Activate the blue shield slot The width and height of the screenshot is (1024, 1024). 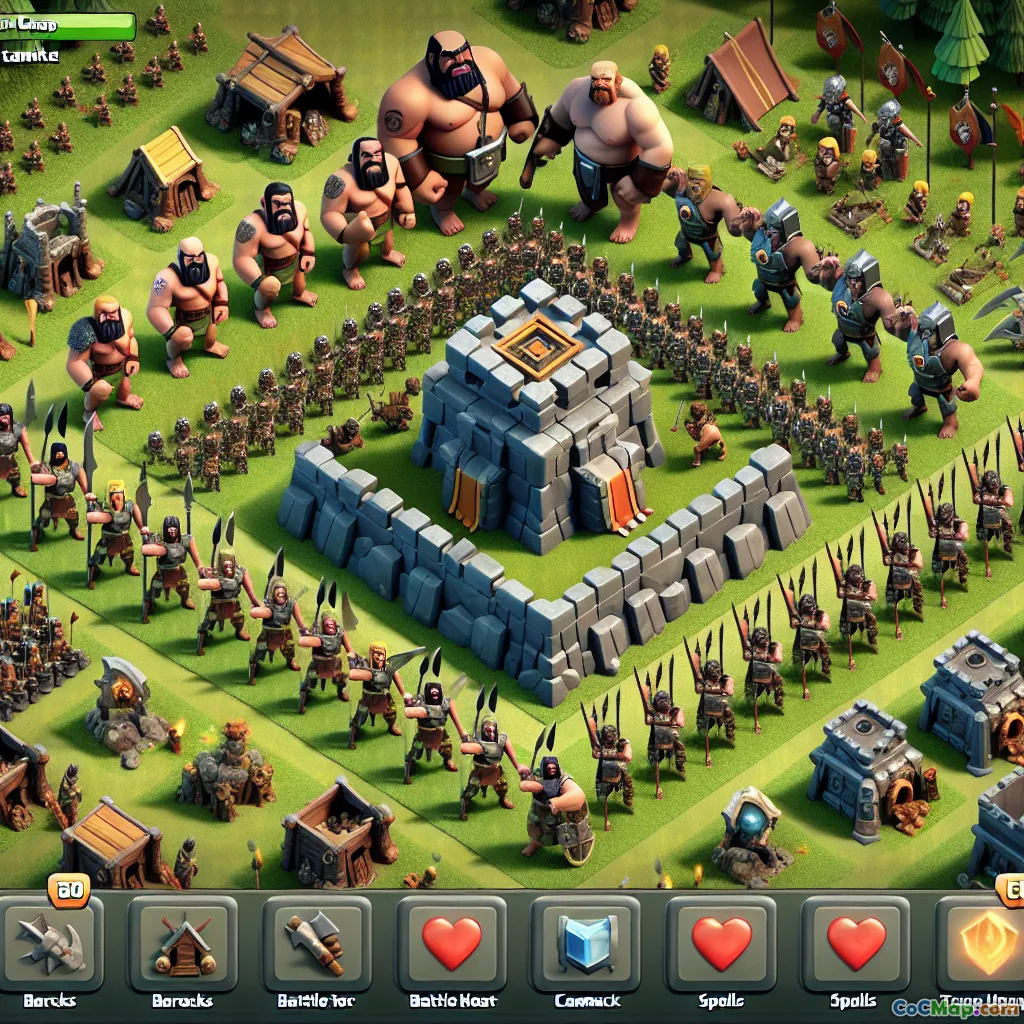point(586,944)
